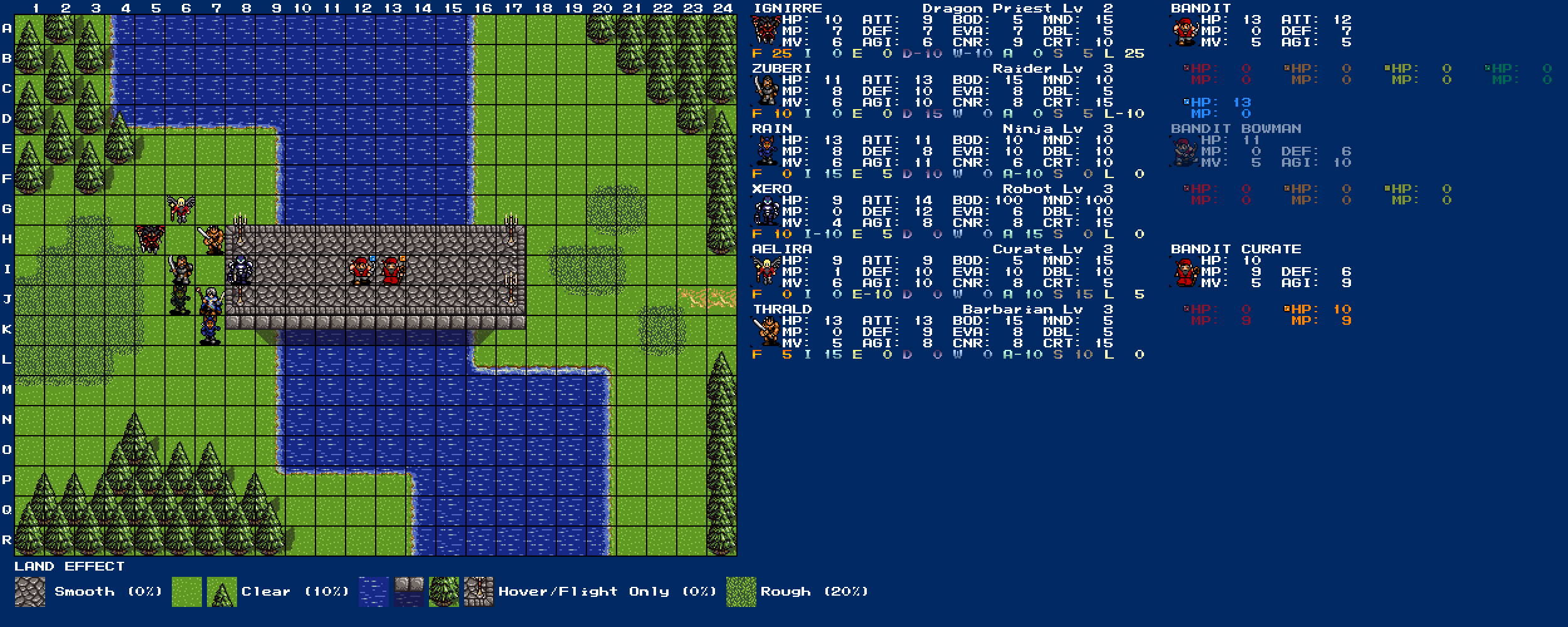
Task: Select Zuberi the Raider's roster portrait
Action: tap(766, 91)
